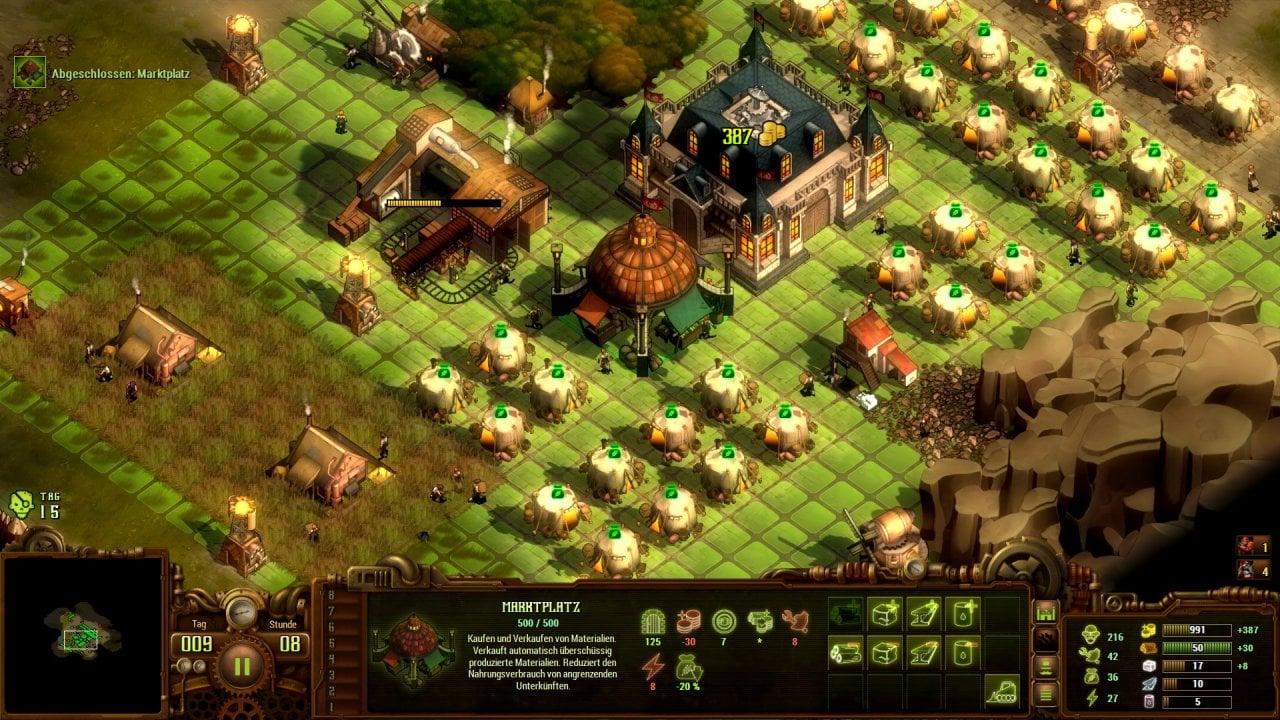Buy stone at the marketplace
Screen dimensions: 1280x720
(885, 613)
